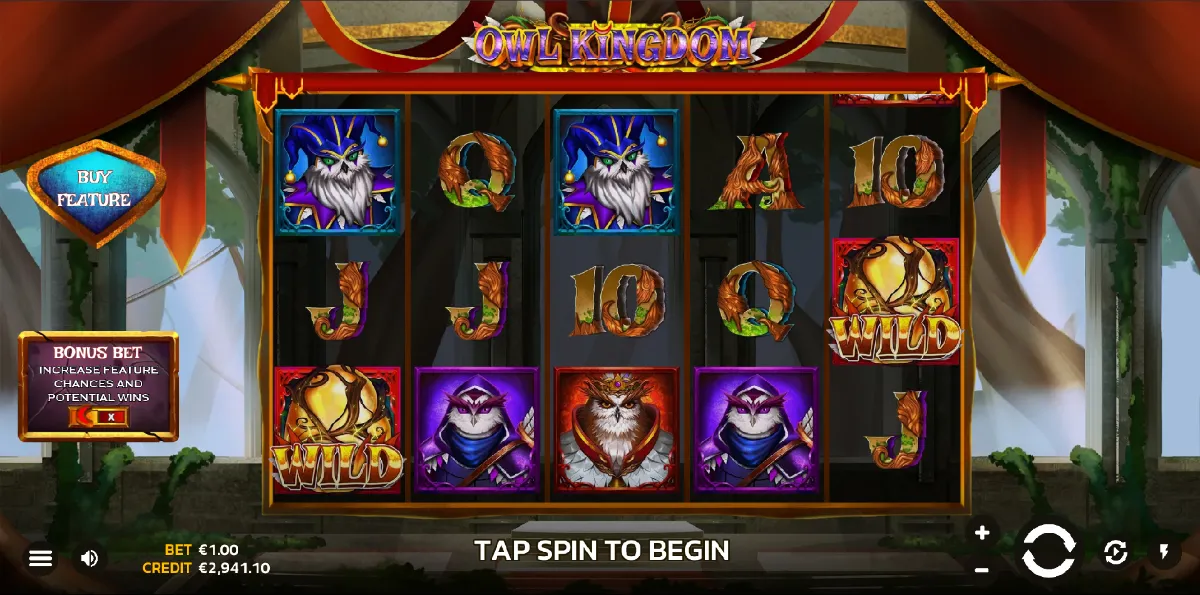Viewport: 1200px width, 595px height.
Task: Toggle the Bonus Bet switch
Action: coord(97,416)
